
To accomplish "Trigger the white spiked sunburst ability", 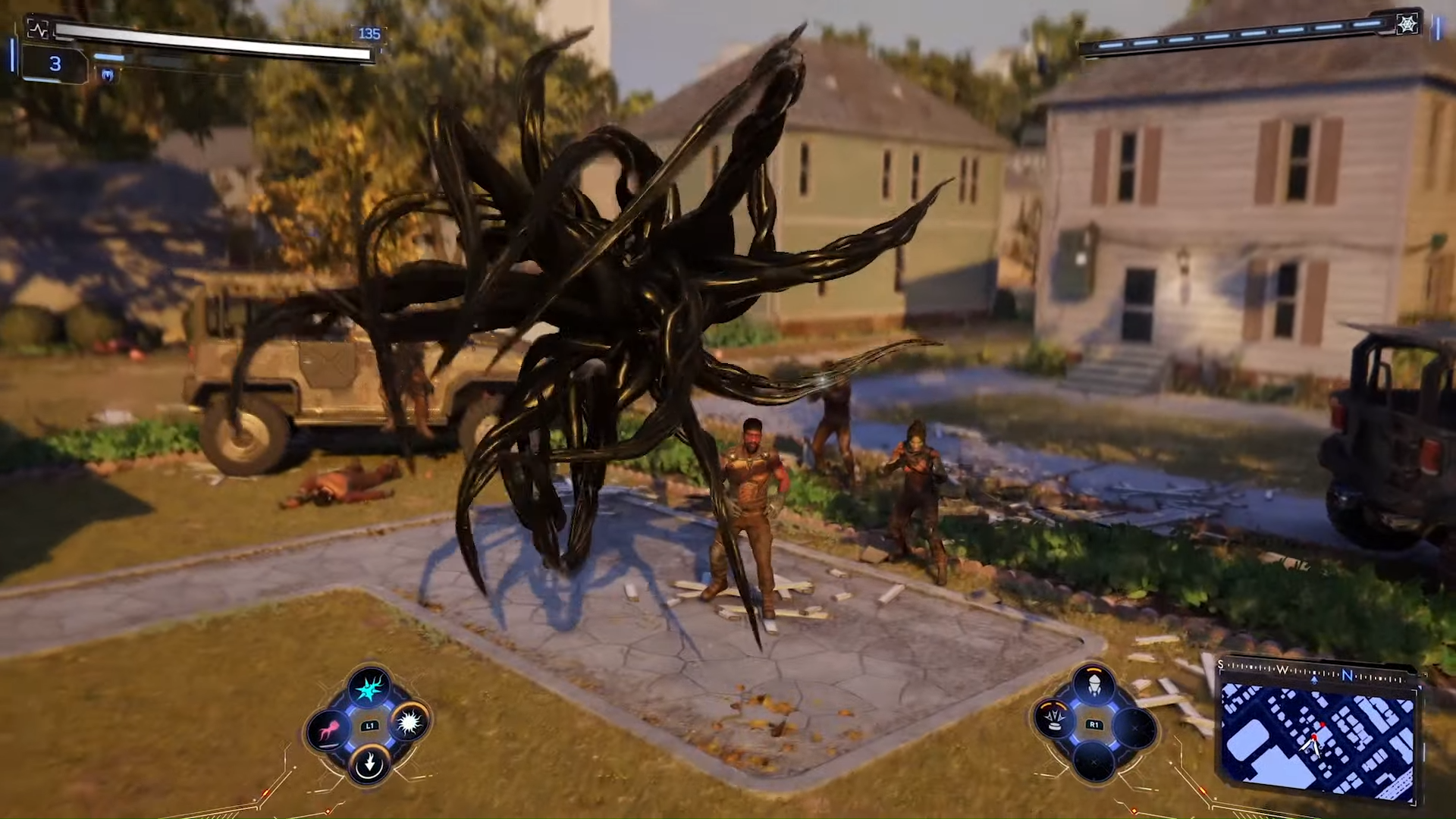I will tap(409, 722).
